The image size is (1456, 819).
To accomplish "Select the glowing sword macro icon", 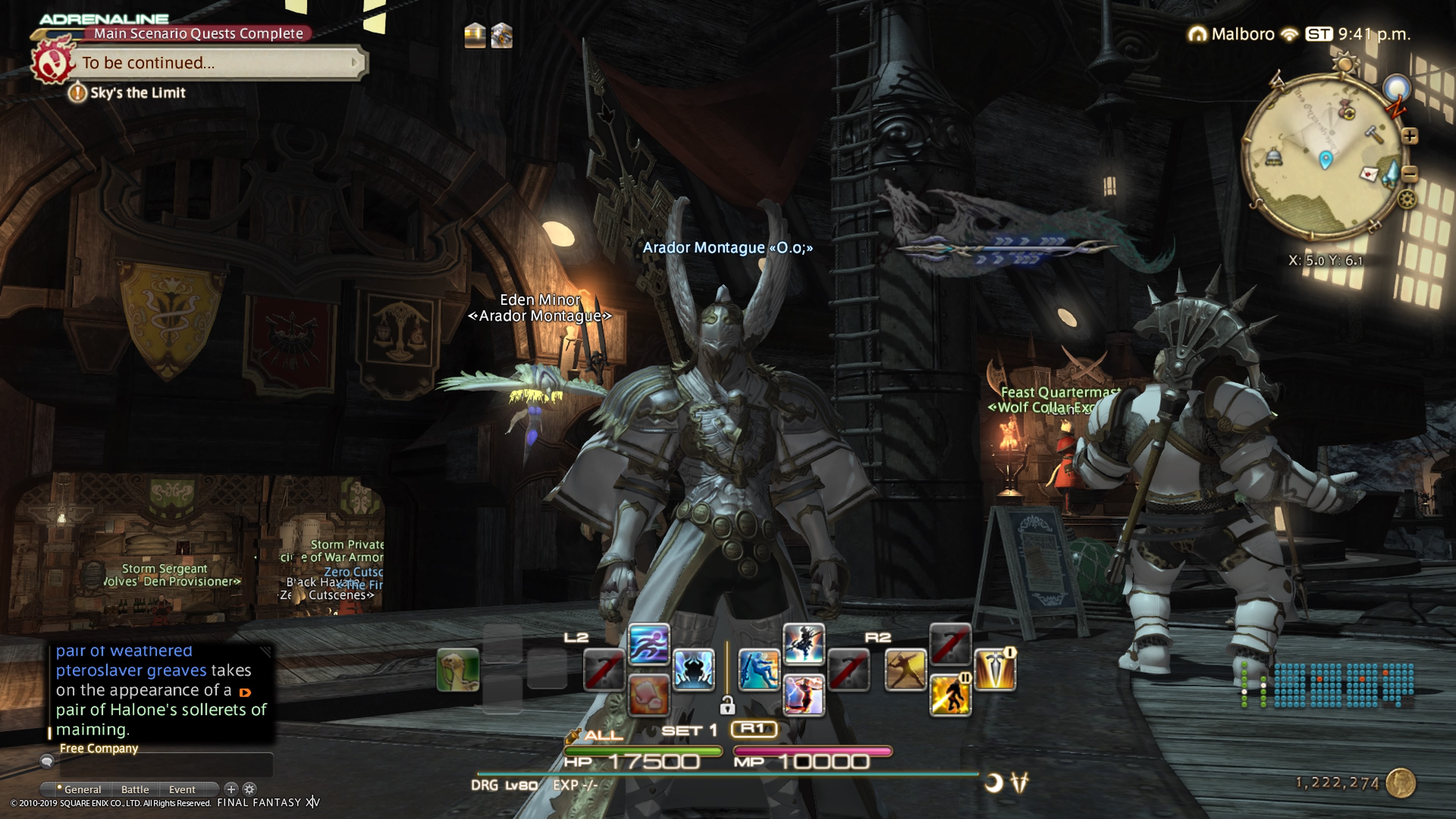I will [995, 670].
